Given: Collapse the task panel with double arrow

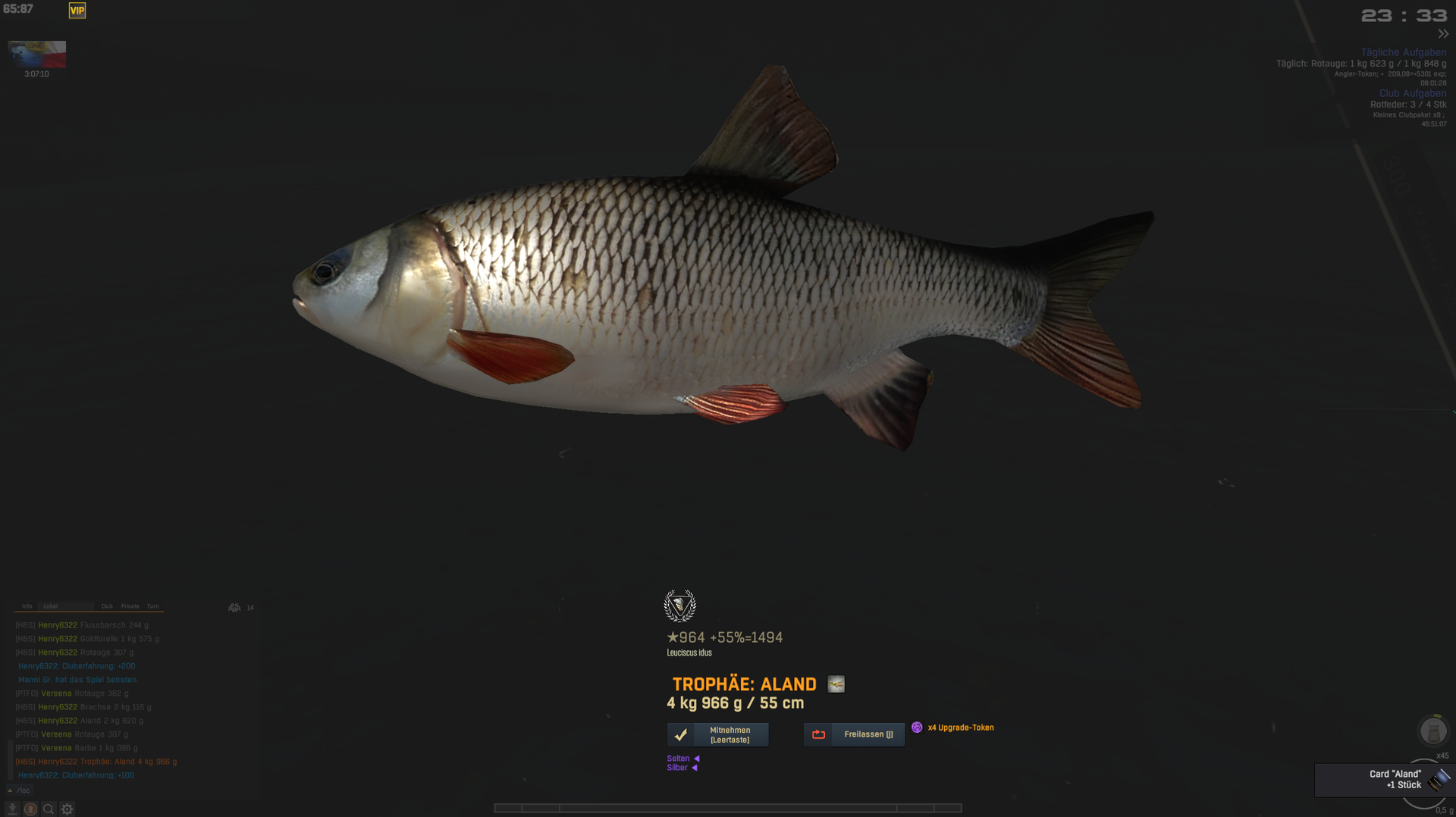Looking at the screenshot, I should (1443, 34).
